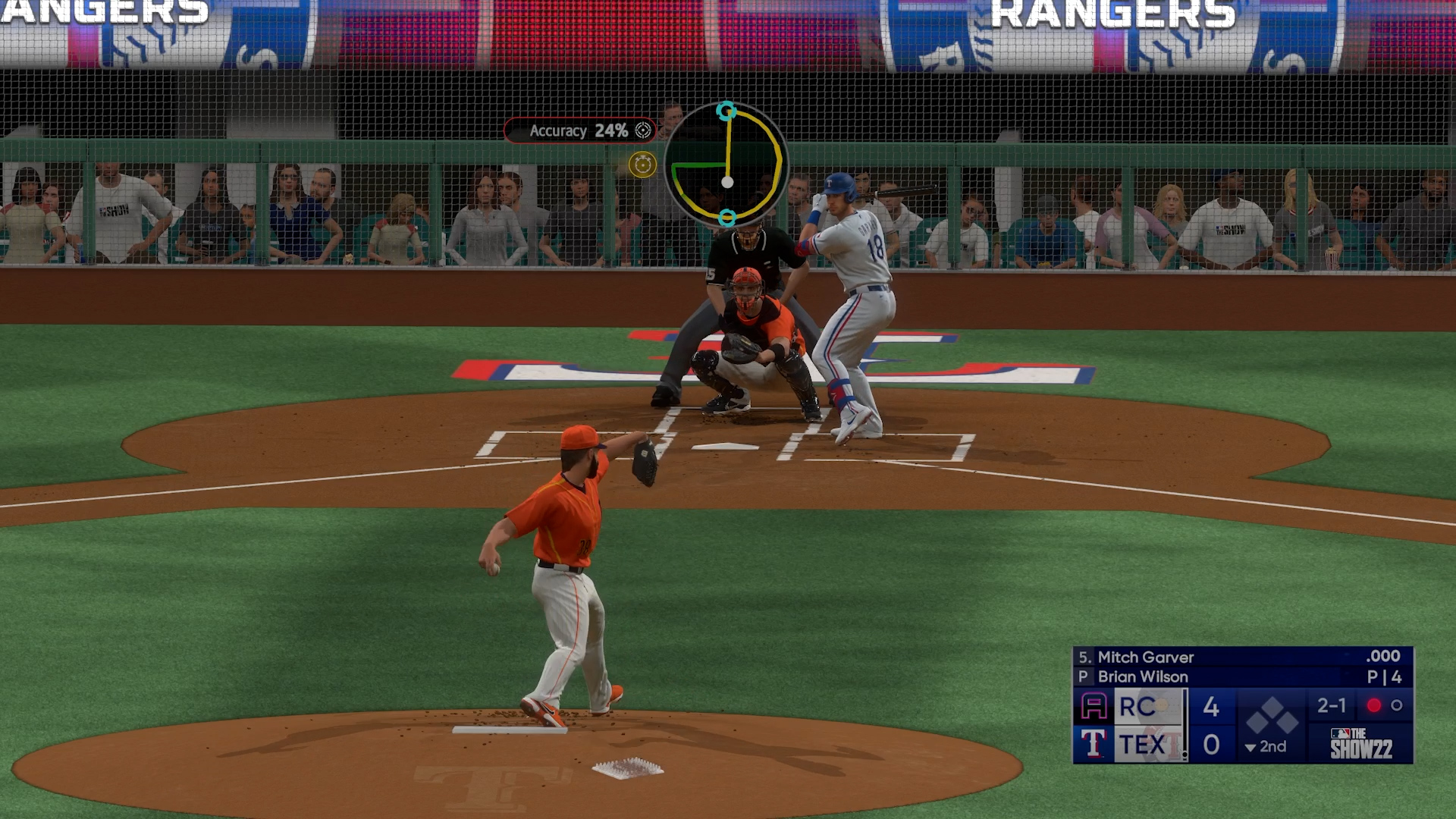
Task: Toggle the top gesture ring on pitching circle
Action: coord(725,110)
